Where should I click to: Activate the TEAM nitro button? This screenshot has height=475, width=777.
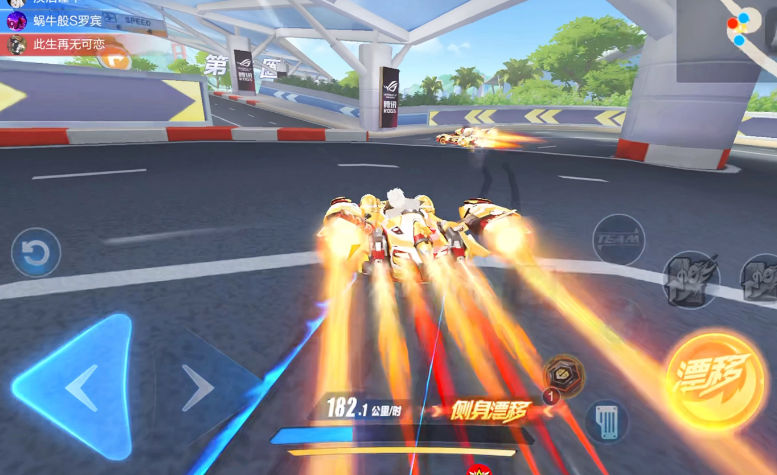(618, 240)
